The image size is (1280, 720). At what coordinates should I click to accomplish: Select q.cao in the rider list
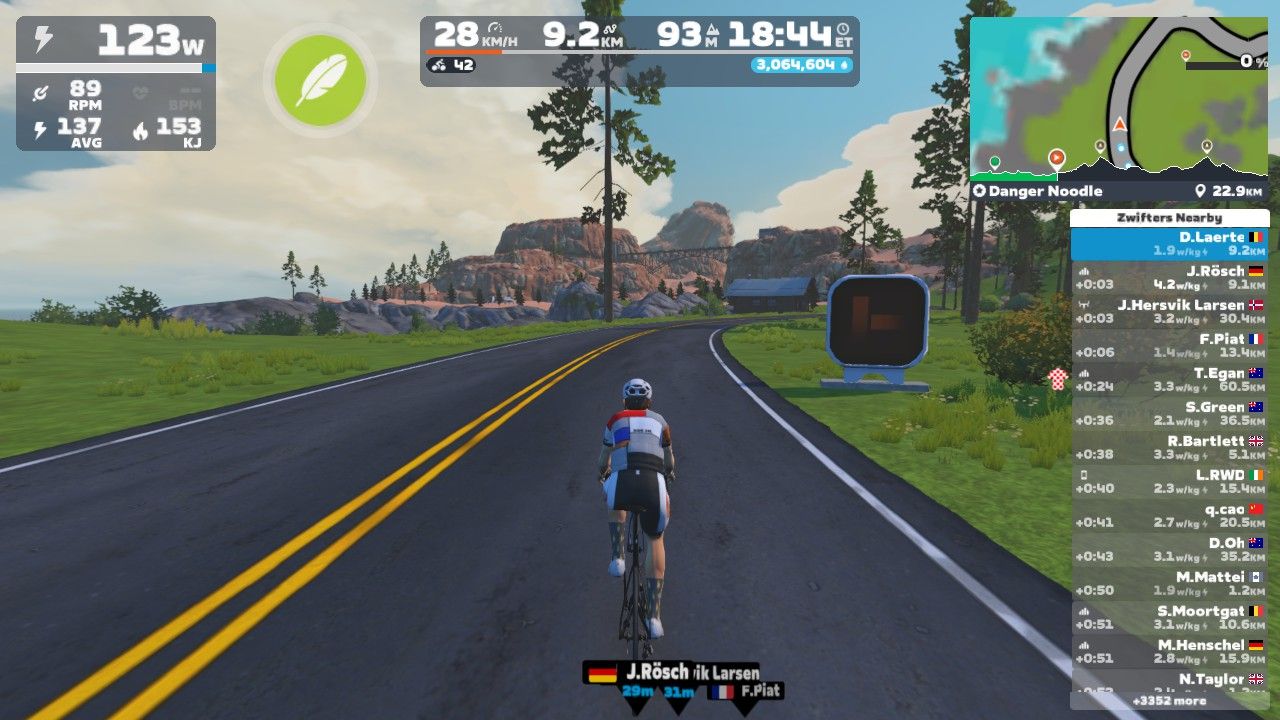click(1169, 516)
